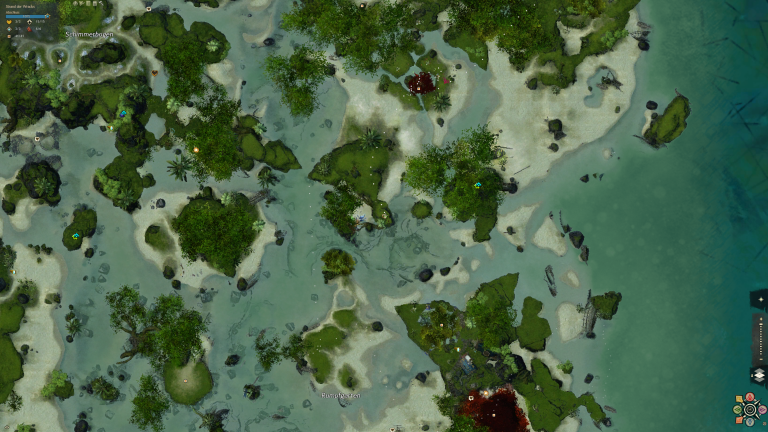
Task: Select the red triangle marker in the wheel
Action: pos(750,396)
